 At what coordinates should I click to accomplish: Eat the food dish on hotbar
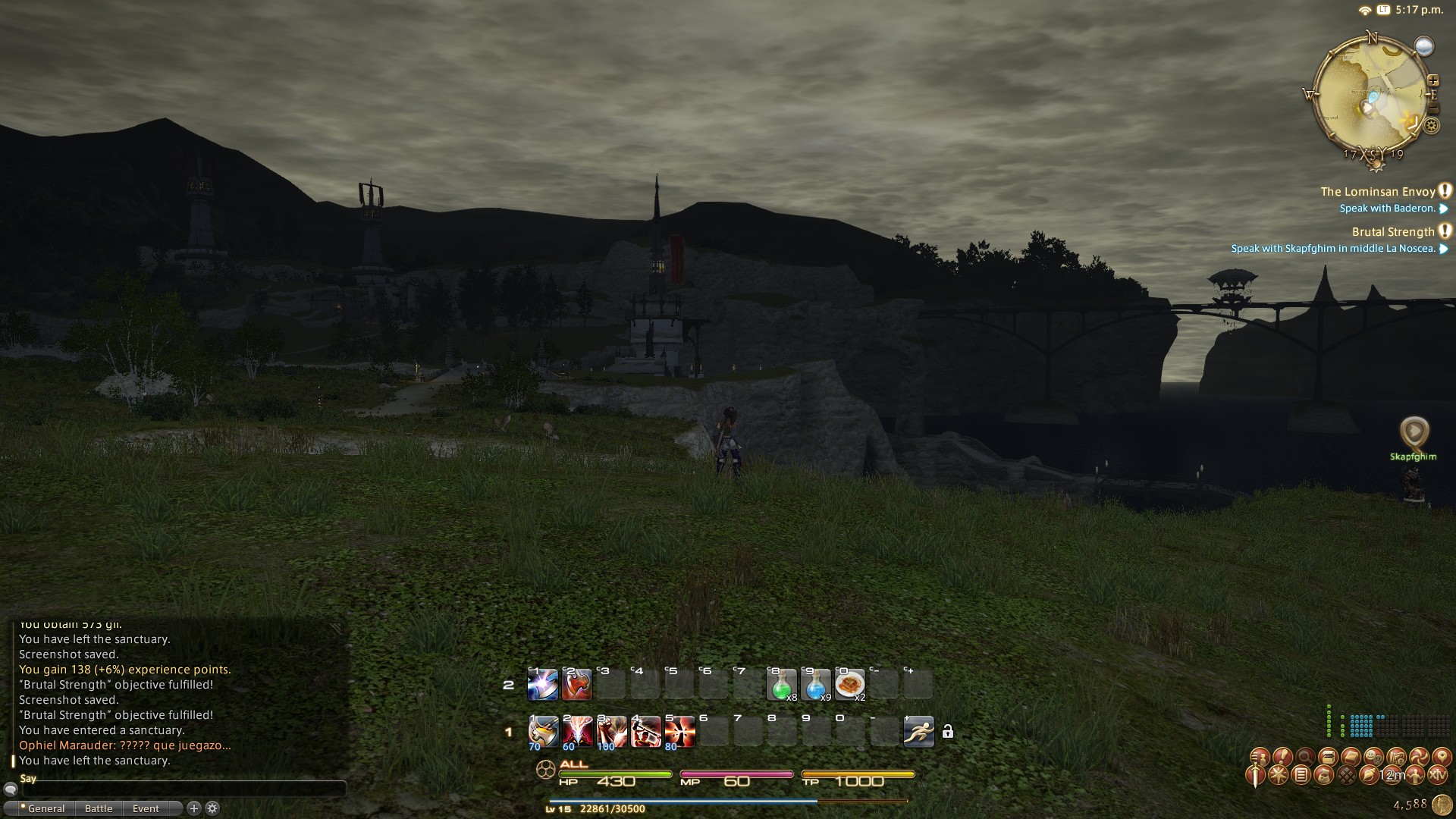(x=849, y=685)
